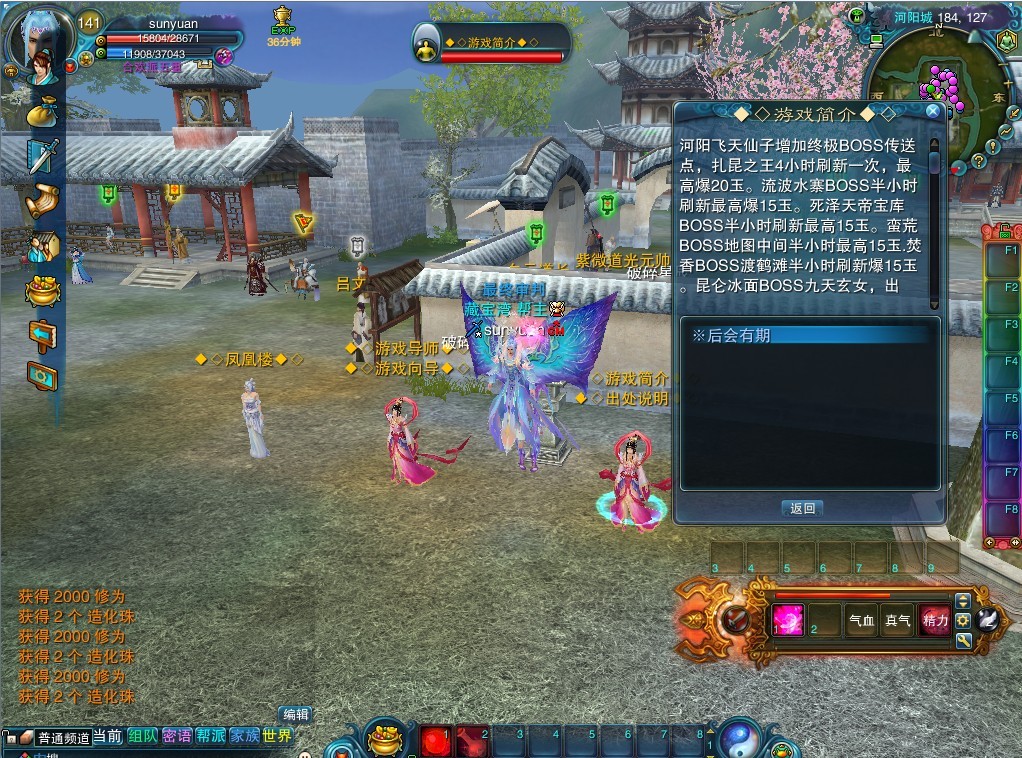This screenshot has width=1022, height=758.
Task: Close the 游戏简介 dialog window
Action: click(x=933, y=112)
